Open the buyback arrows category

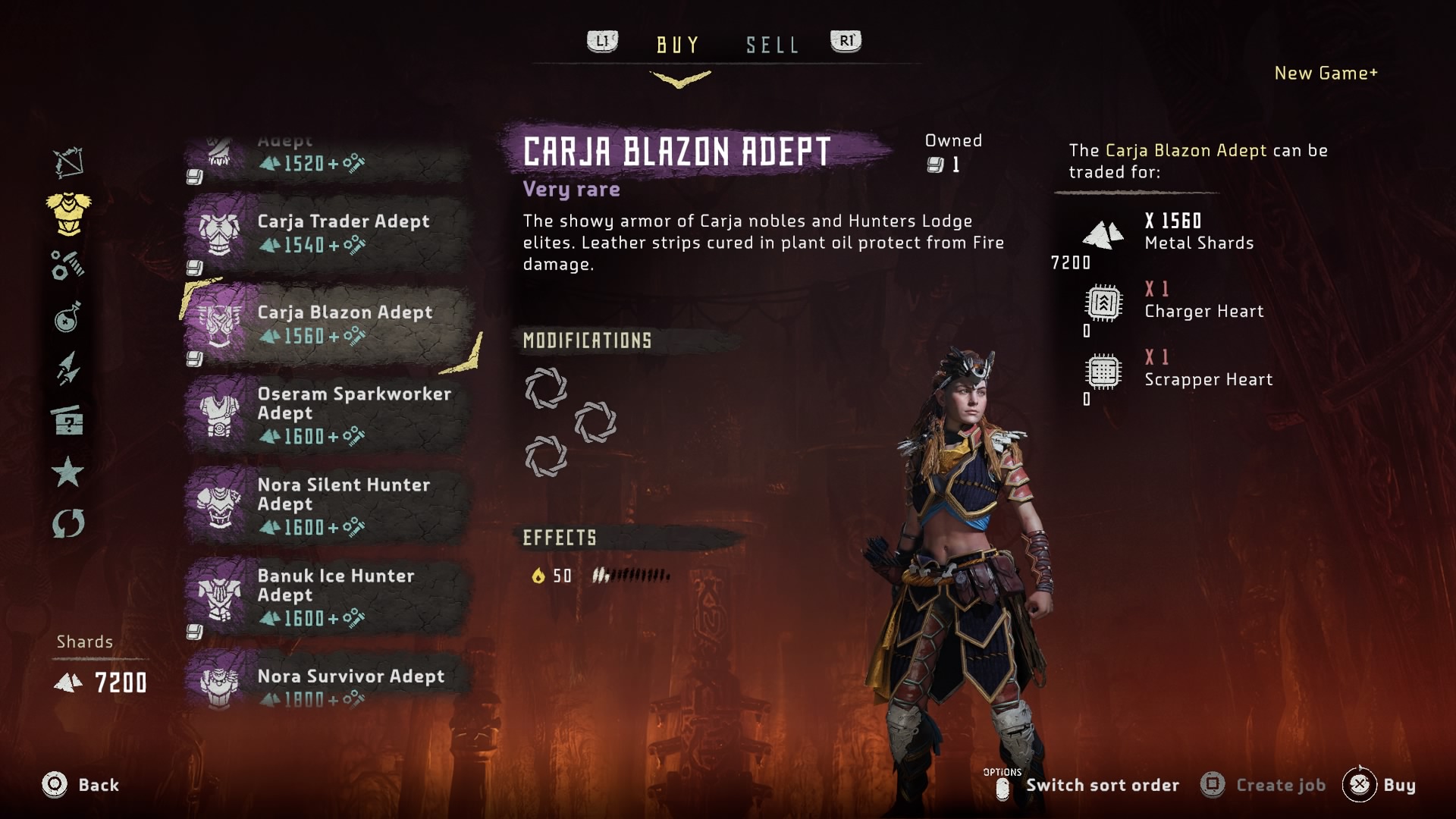pyautogui.click(x=68, y=523)
